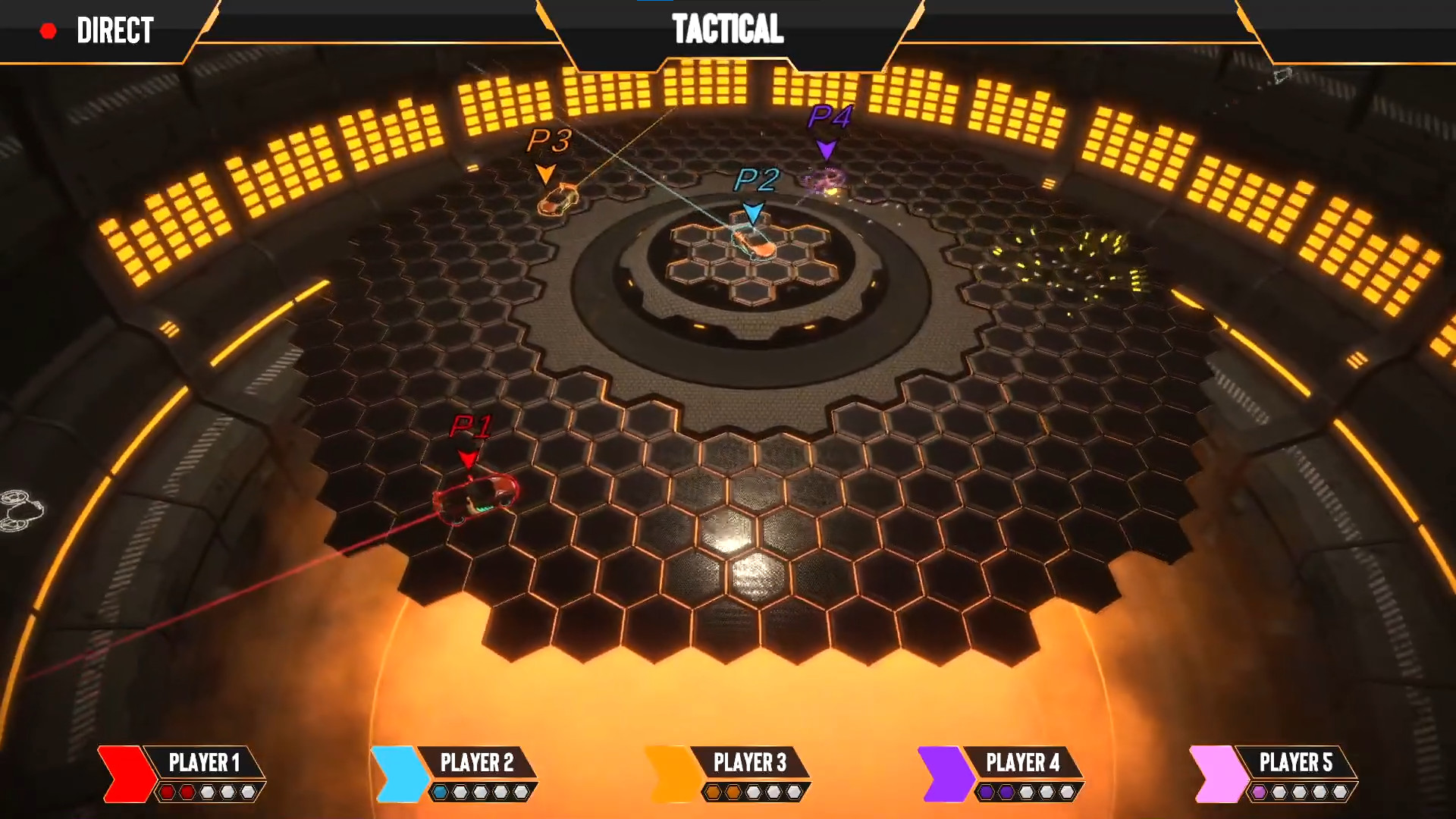Expand the P2 marker arrow above cyan car

pyautogui.click(x=753, y=210)
